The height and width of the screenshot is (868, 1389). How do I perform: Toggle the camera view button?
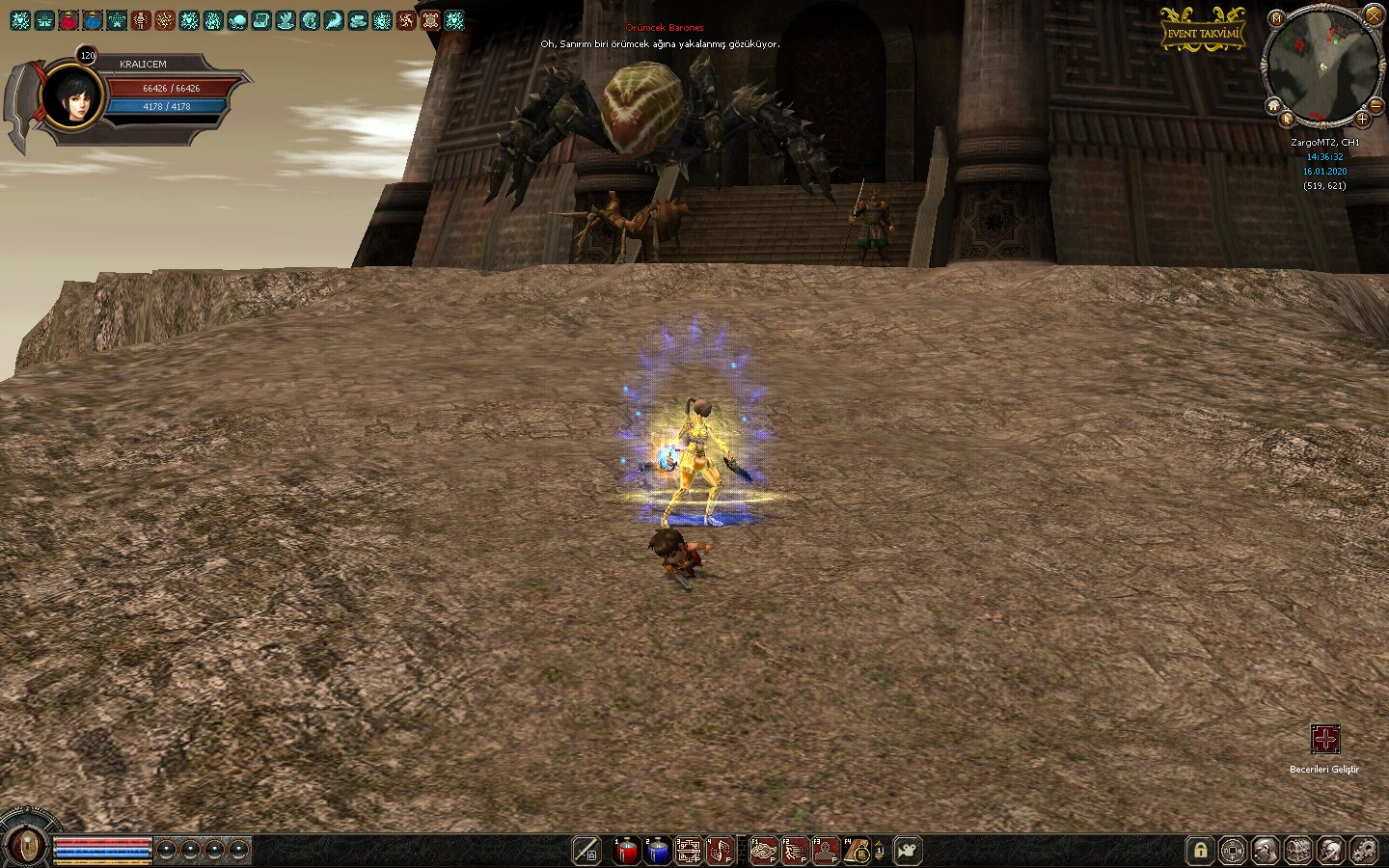[x=908, y=851]
